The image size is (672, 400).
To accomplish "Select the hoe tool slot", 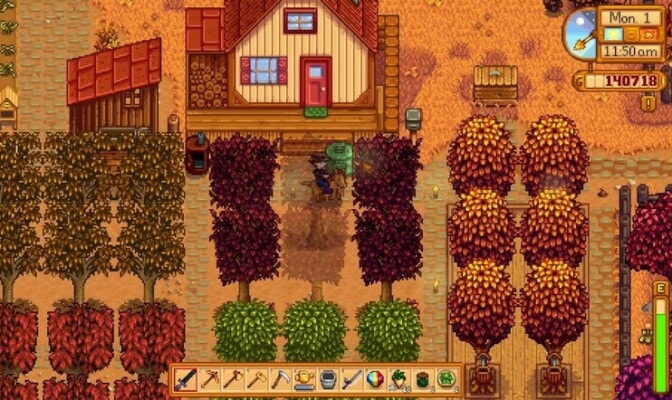I will pyautogui.click(x=257, y=380).
